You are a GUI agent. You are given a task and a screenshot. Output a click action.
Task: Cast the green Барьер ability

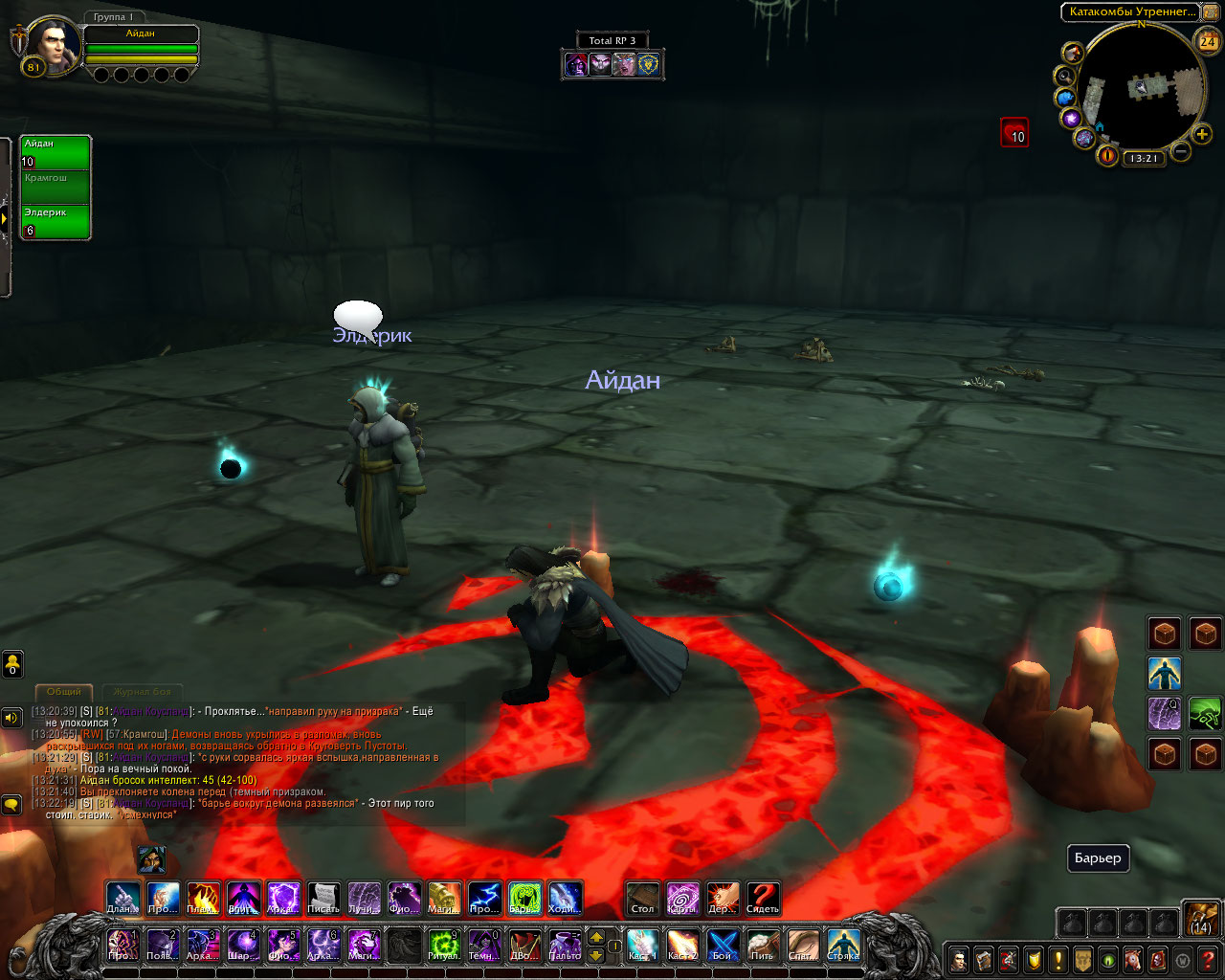tap(524, 899)
